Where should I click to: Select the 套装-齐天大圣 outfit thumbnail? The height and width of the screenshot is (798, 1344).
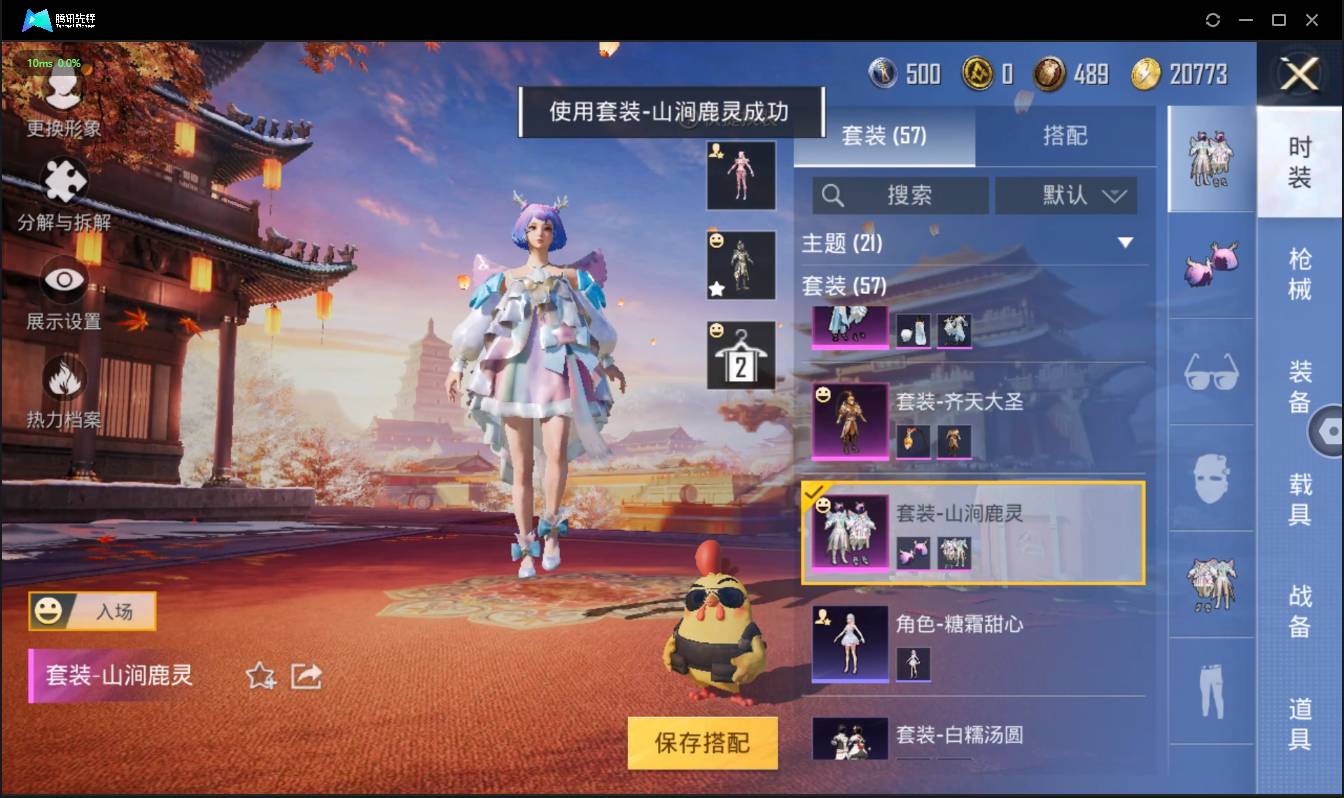click(849, 420)
